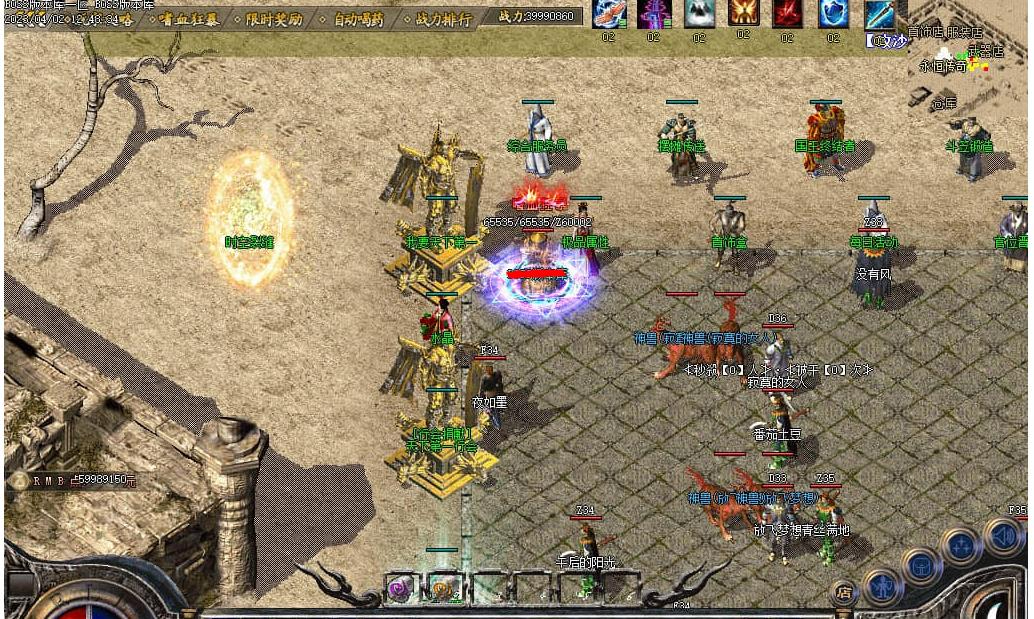Use the red slash skill icon
Screen dimensions: 1034x619
(788, 14)
